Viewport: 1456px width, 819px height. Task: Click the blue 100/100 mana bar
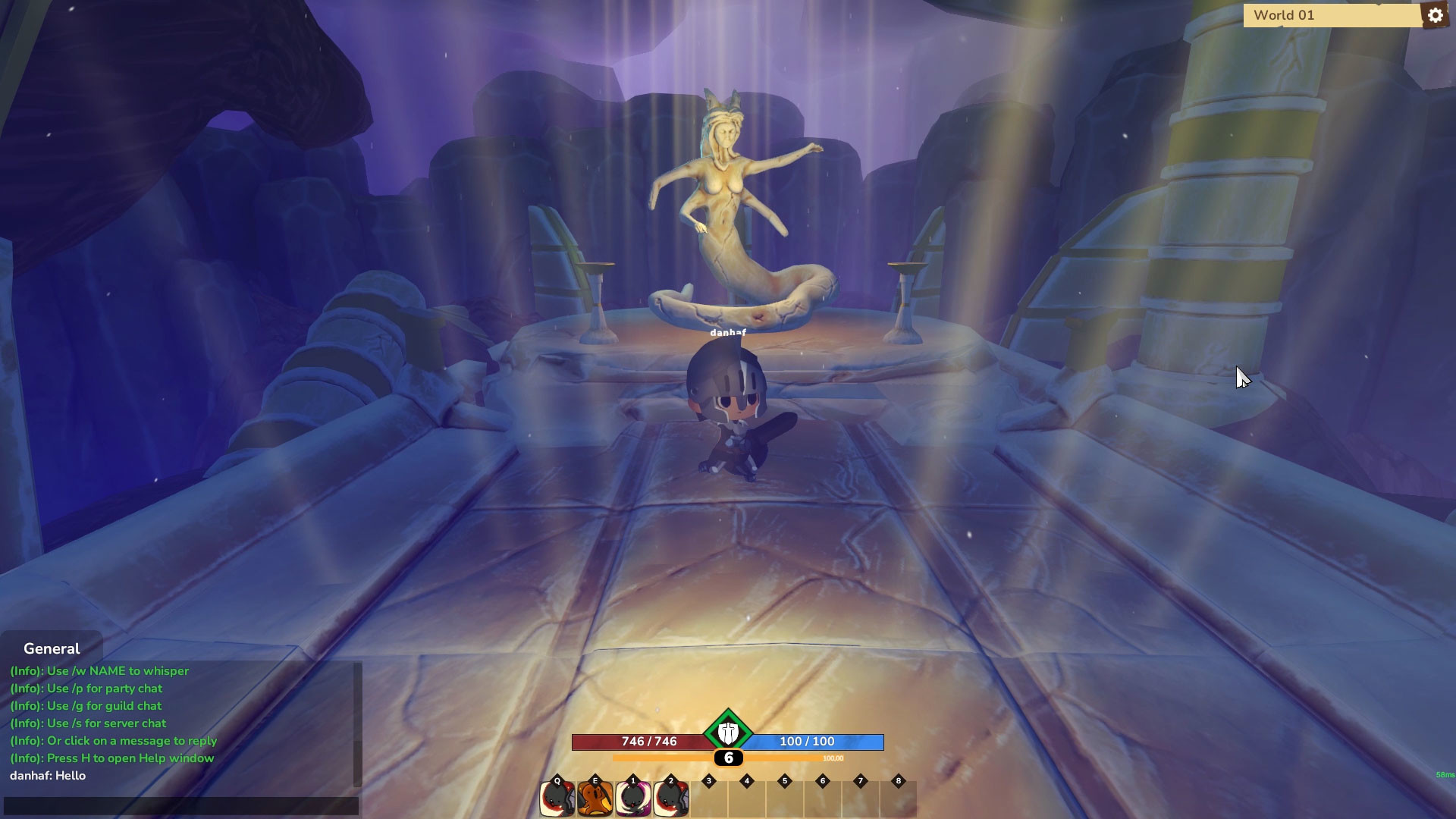tap(806, 742)
